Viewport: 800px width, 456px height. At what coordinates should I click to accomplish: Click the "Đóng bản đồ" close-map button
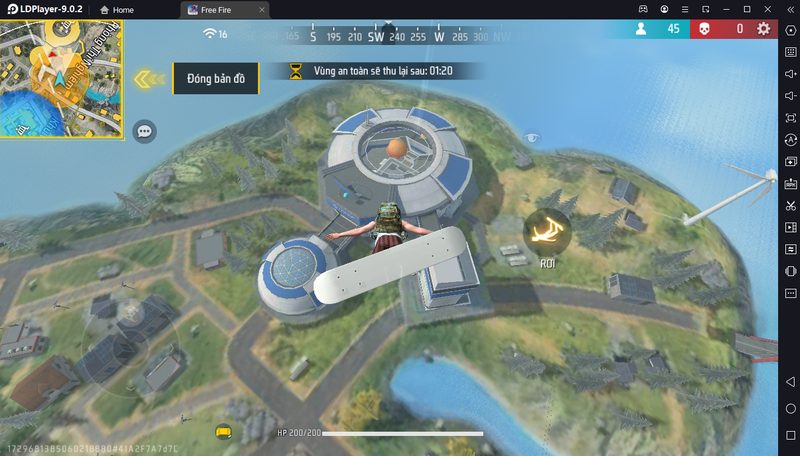click(216, 78)
